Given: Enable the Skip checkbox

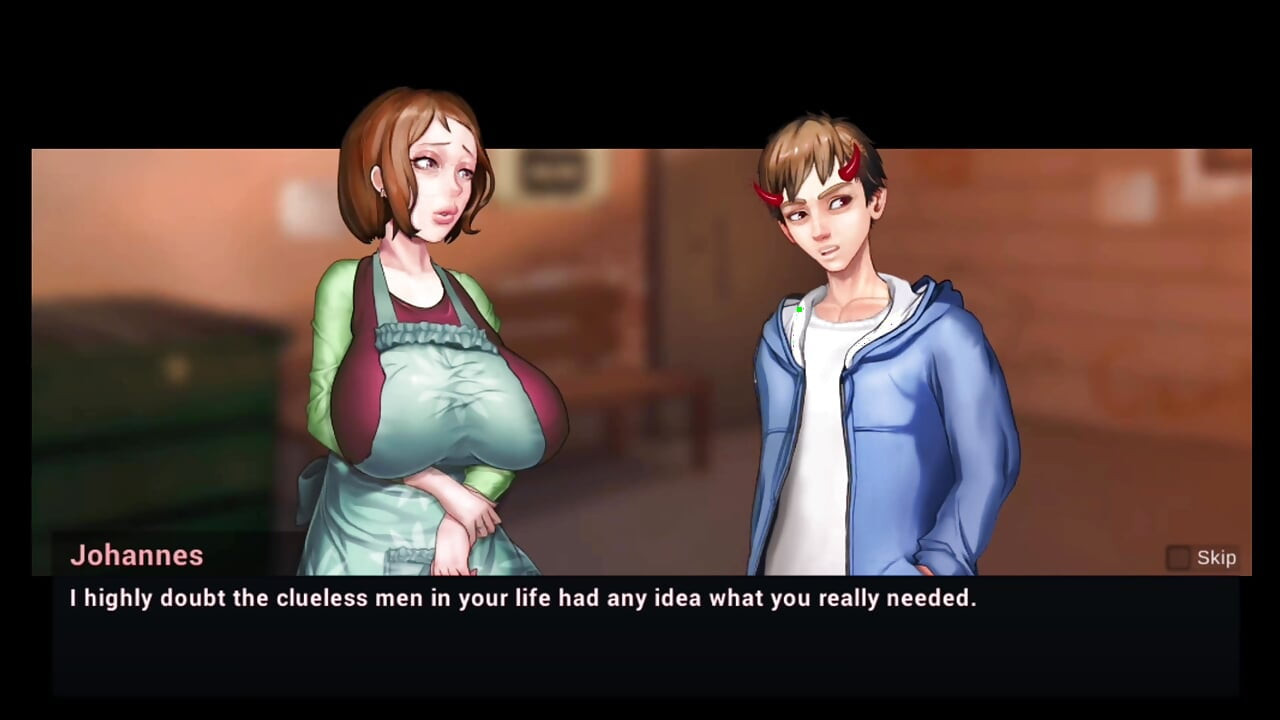Looking at the screenshot, I should [1177, 557].
